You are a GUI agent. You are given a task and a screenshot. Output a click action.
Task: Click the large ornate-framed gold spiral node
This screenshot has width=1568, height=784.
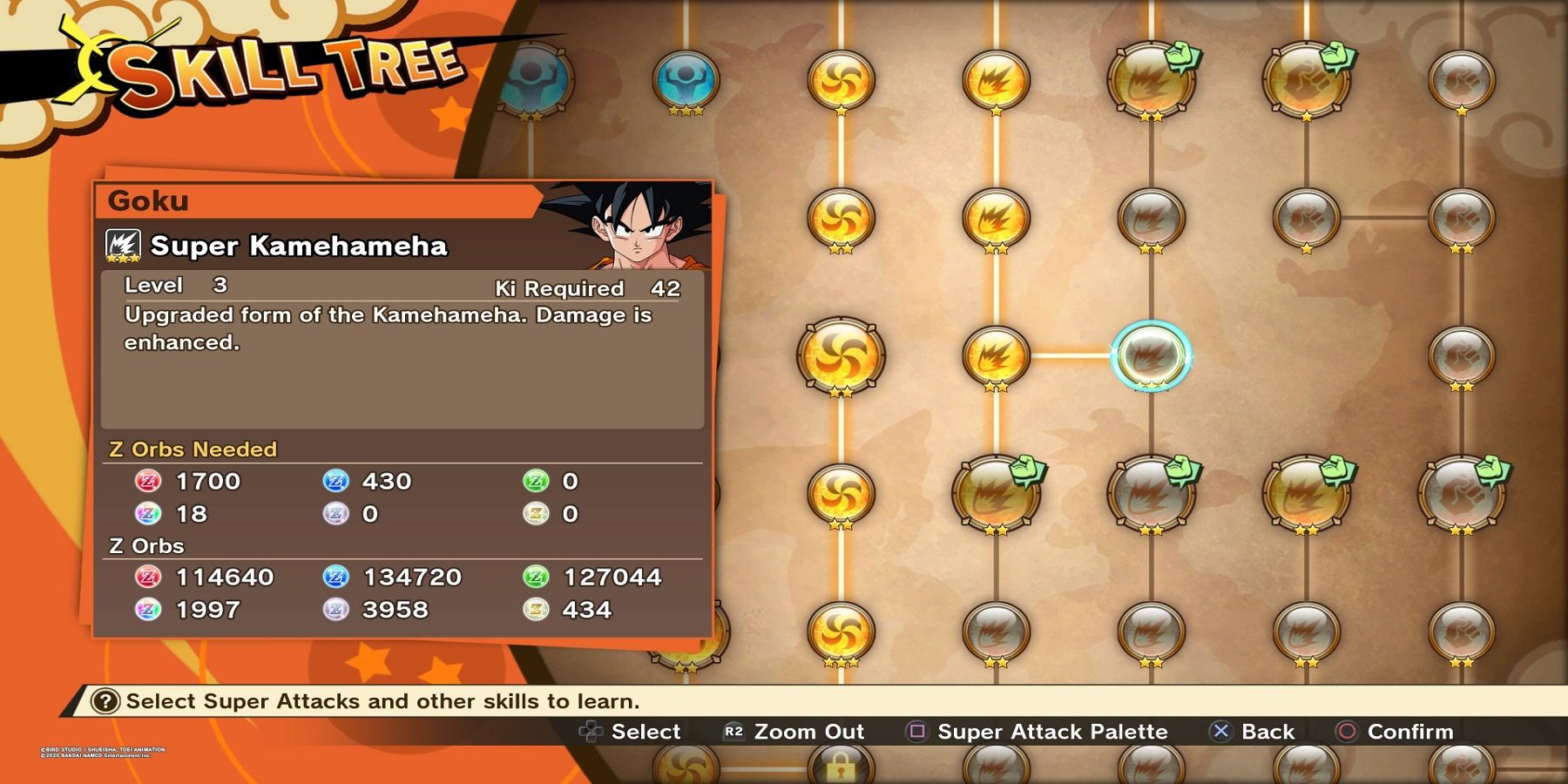click(841, 355)
